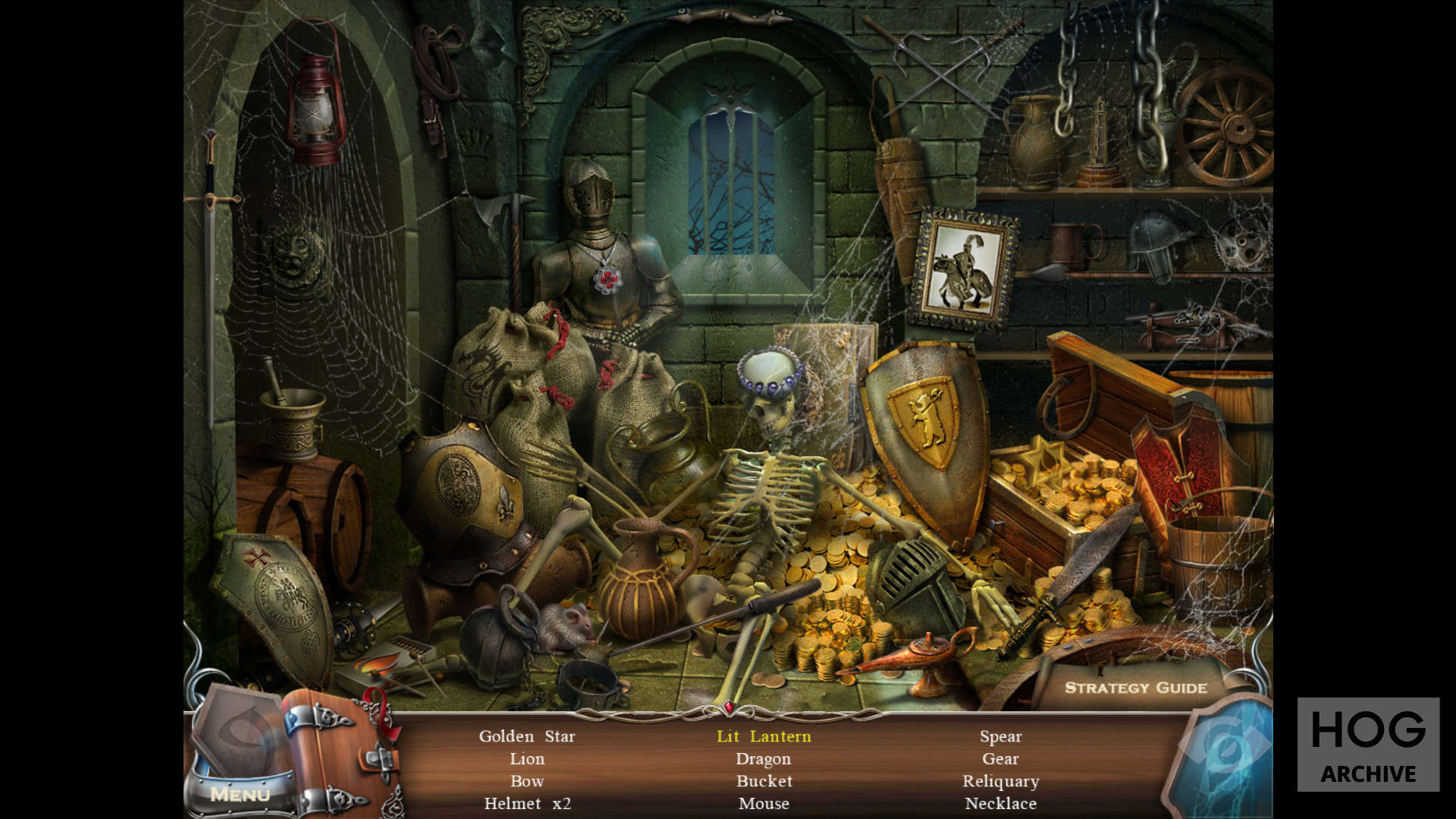The image size is (1456, 819).
Task: Open the Strategy Guide scroll
Action: point(1135,688)
